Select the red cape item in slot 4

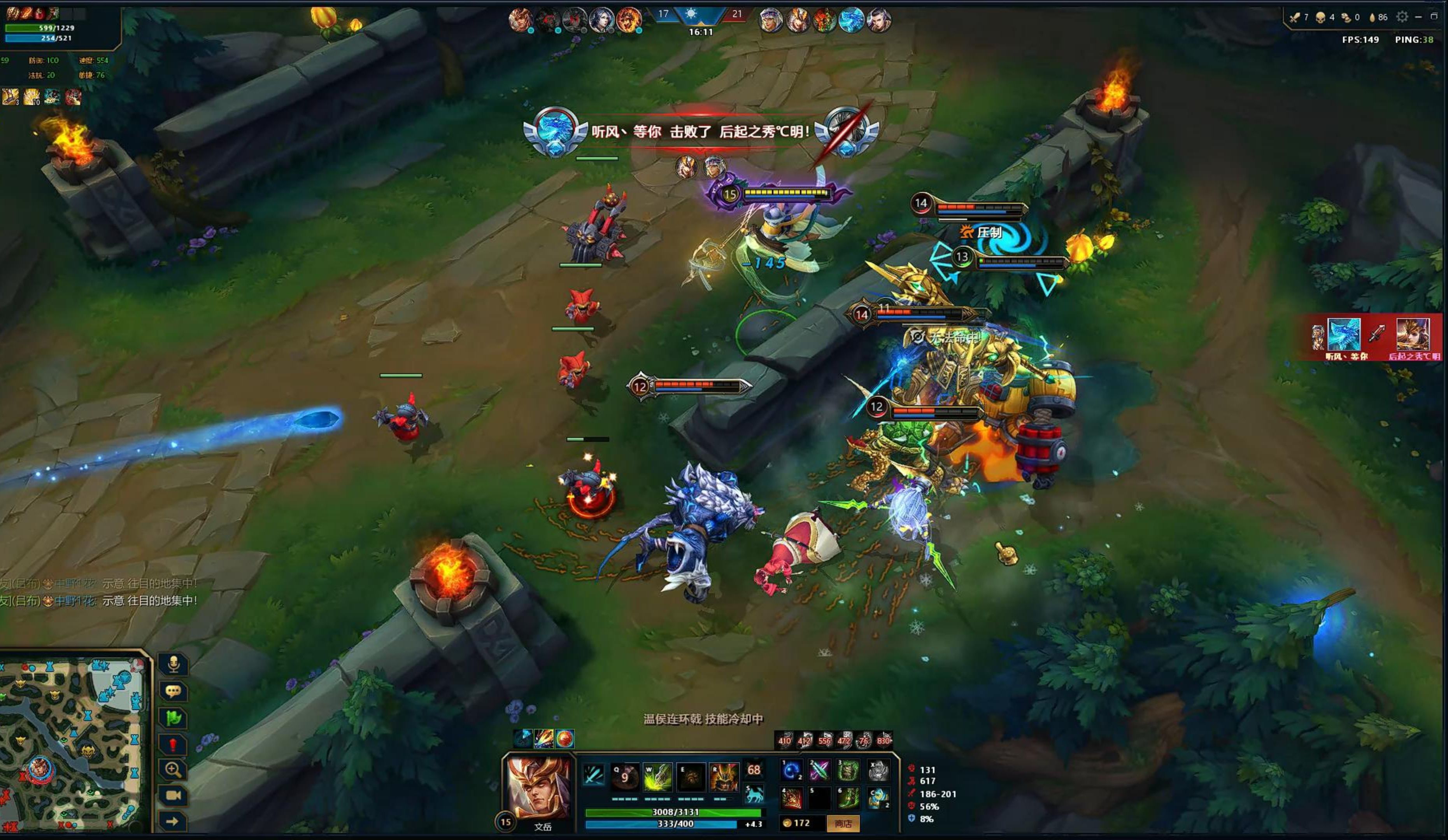(791, 798)
